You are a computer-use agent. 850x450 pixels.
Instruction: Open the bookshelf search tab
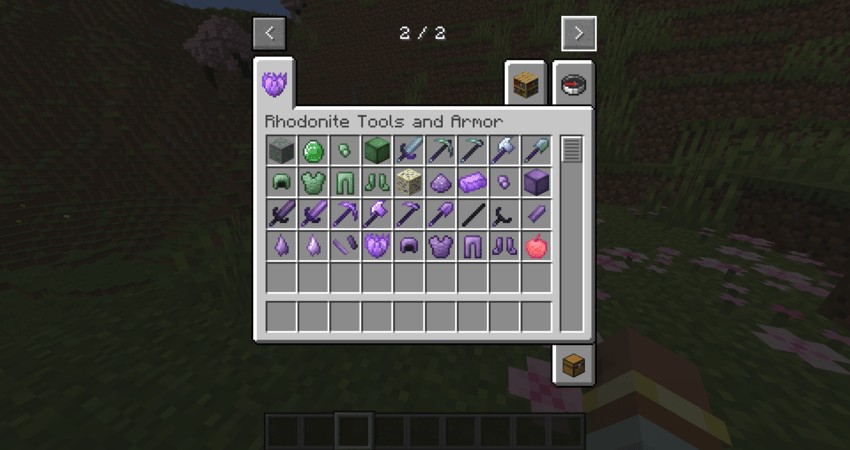pos(527,85)
